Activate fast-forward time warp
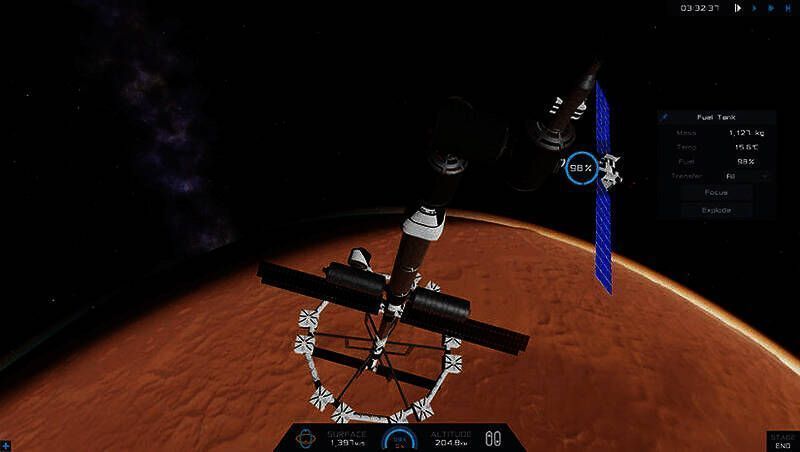This screenshot has height=452, width=800. click(771, 8)
